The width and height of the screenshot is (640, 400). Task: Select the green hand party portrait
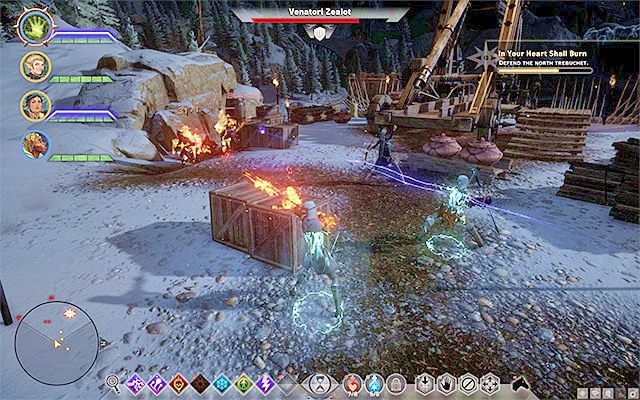(x=34, y=28)
